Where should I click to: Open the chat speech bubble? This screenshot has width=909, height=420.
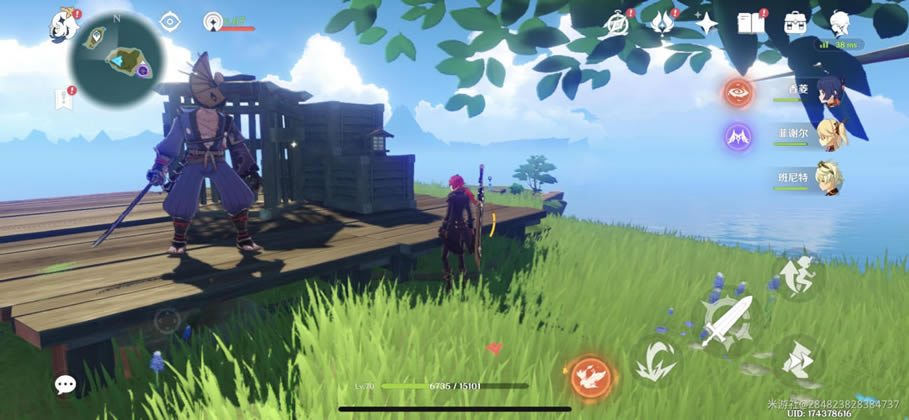pyautogui.click(x=65, y=384)
